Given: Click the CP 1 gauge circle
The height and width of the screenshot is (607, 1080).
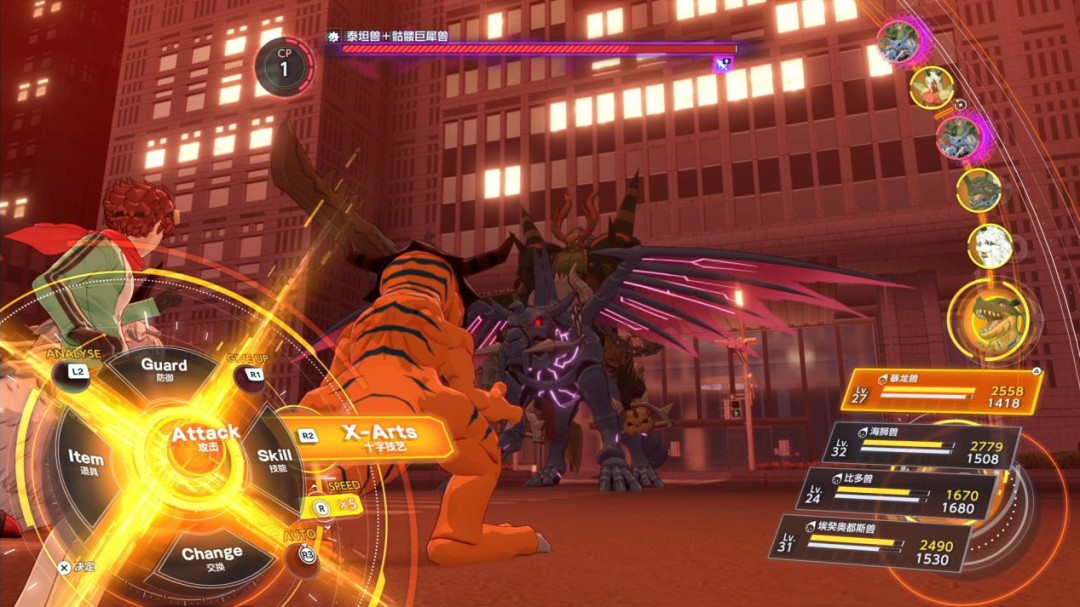Looking at the screenshot, I should [283, 67].
